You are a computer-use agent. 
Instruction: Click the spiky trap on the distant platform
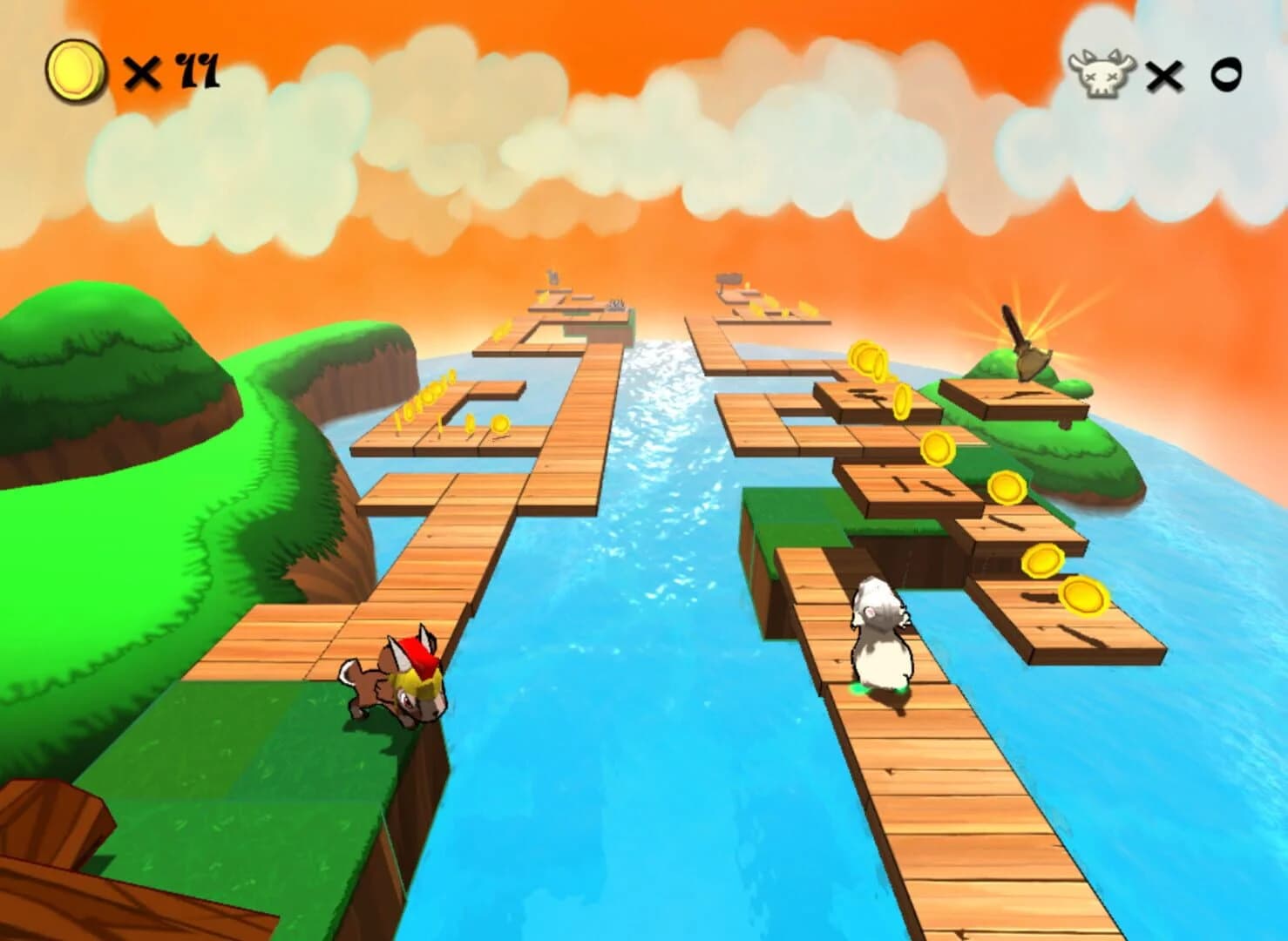(x=615, y=305)
